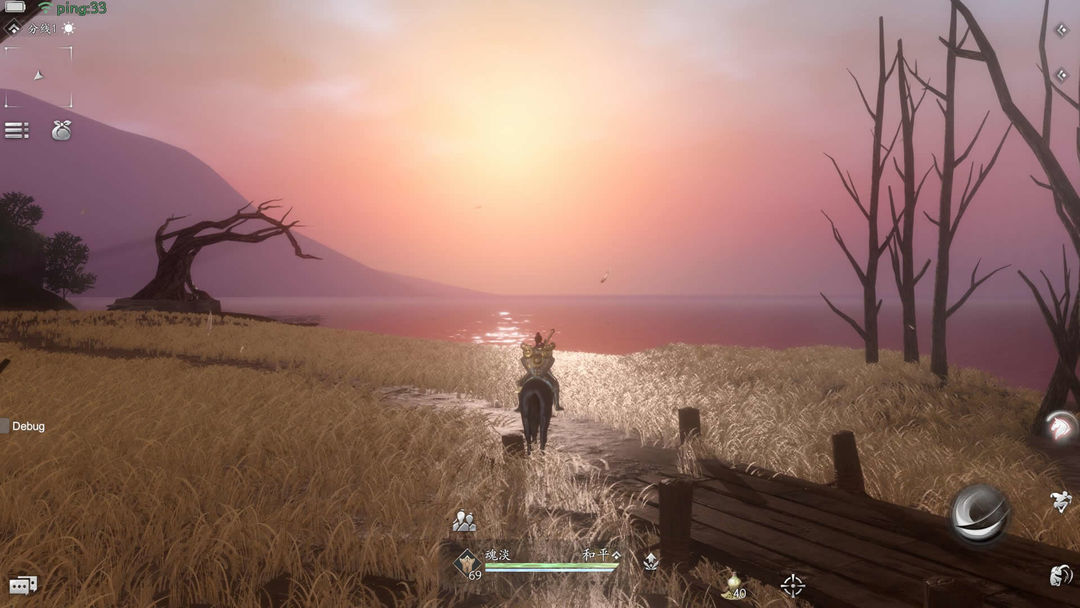Toggle the sun weather icon
The width and height of the screenshot is (1080, 608).
(x=68, y=28)
